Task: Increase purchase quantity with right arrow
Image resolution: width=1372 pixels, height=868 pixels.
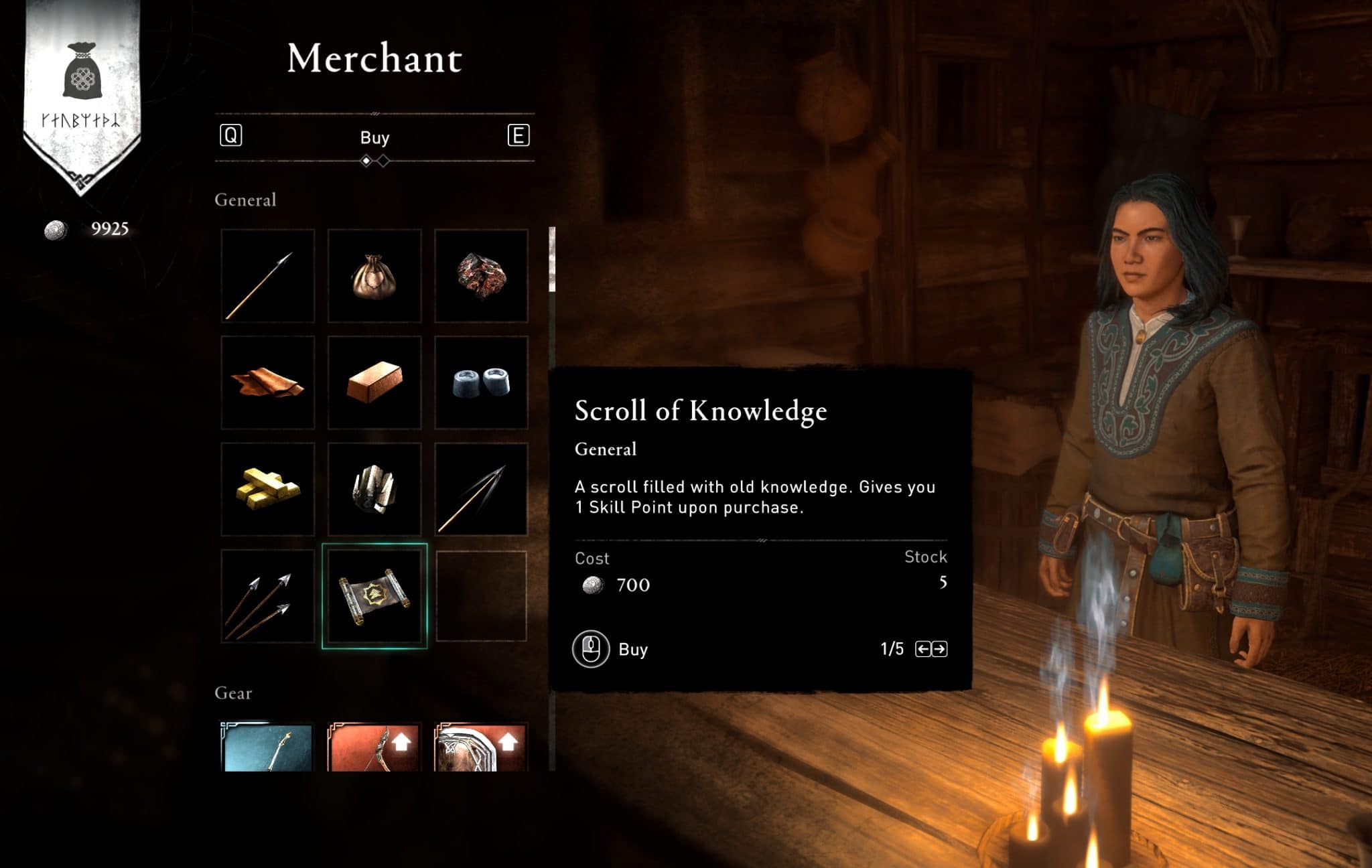Action: pyautogui.click(x=940, y=649)
